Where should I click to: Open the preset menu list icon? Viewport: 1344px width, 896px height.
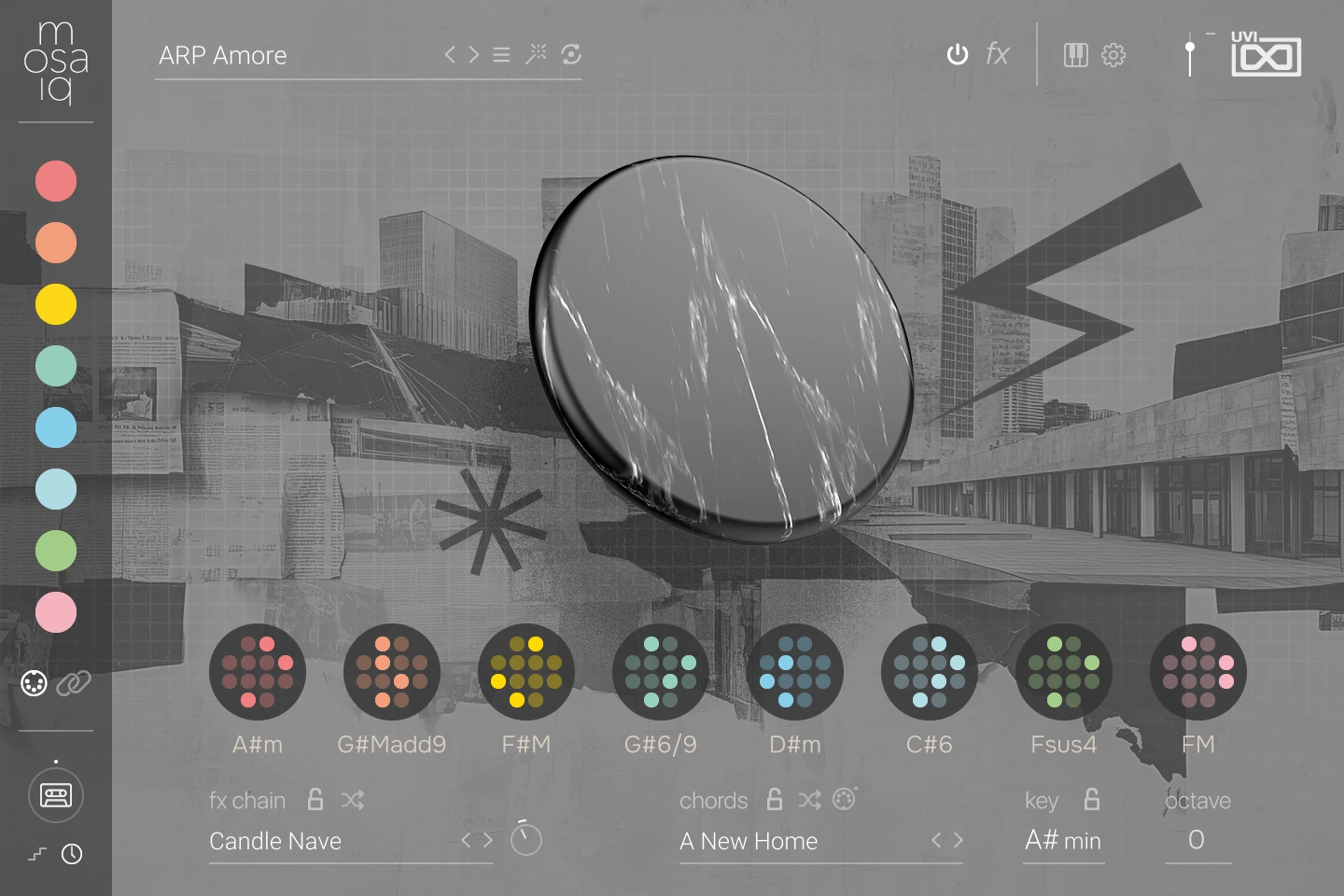(501, 55)
